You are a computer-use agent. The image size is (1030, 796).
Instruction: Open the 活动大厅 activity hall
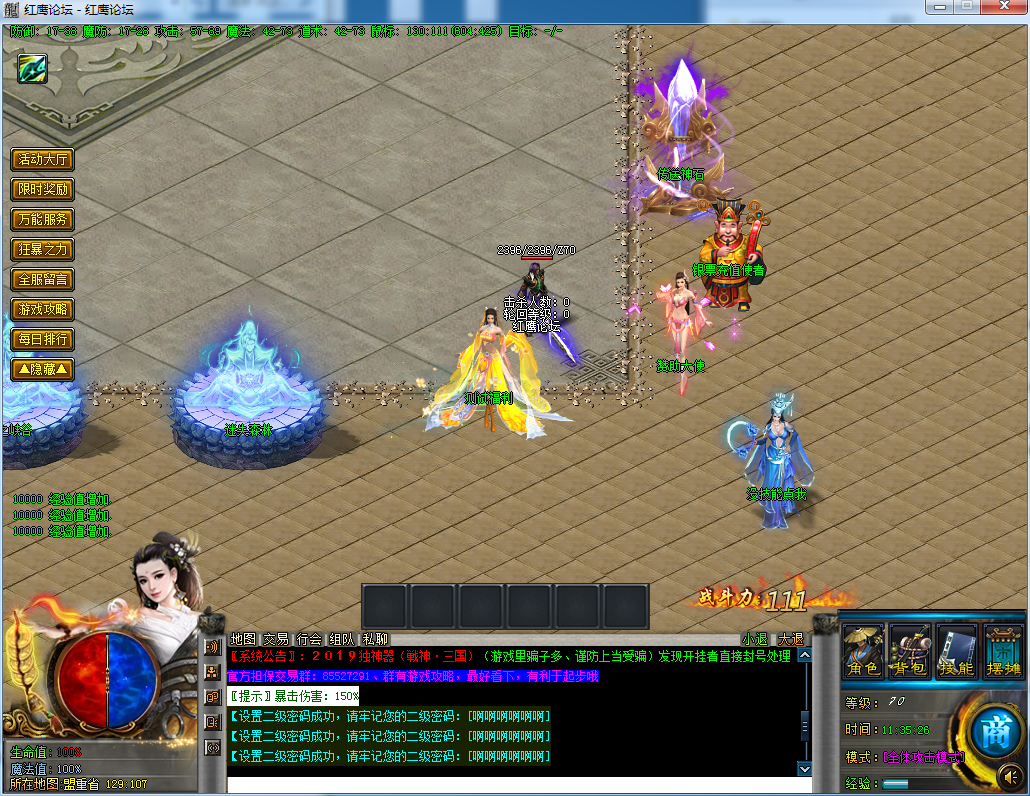[42, 160]
